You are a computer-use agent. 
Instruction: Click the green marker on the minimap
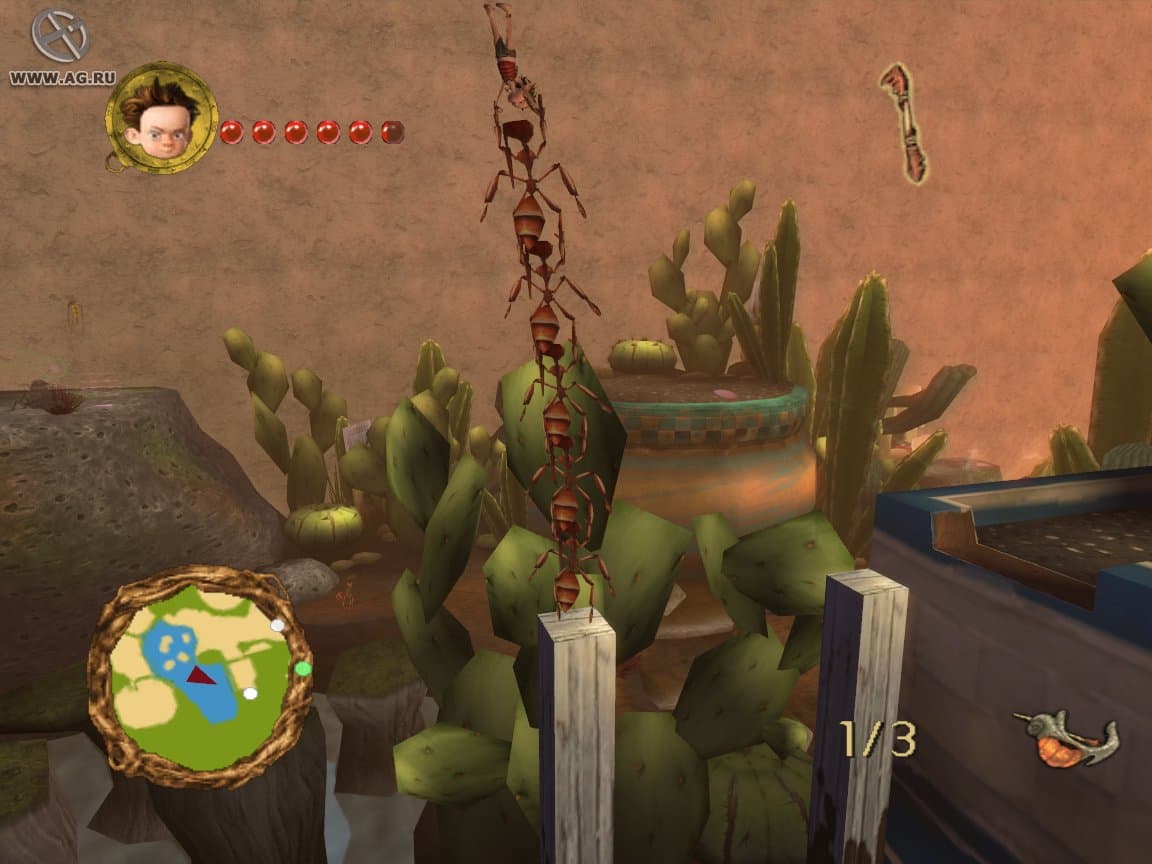pos(302,668)
